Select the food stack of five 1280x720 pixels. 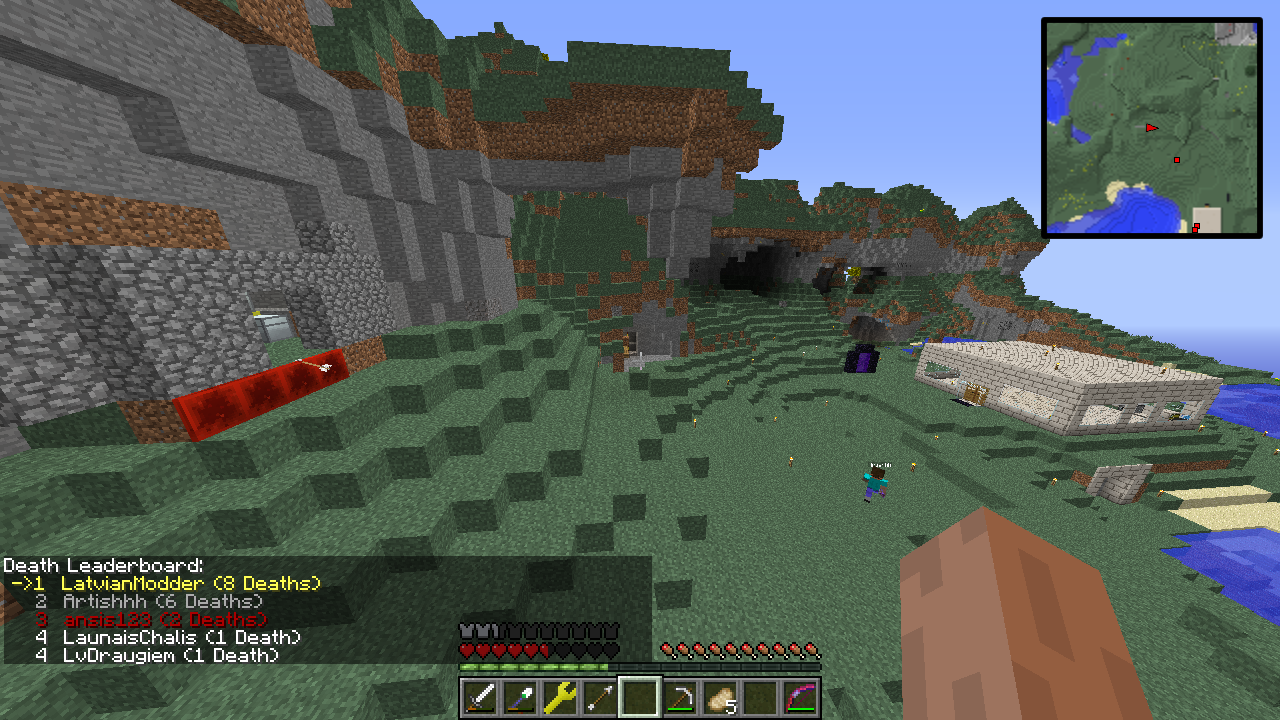coord(720,697)
